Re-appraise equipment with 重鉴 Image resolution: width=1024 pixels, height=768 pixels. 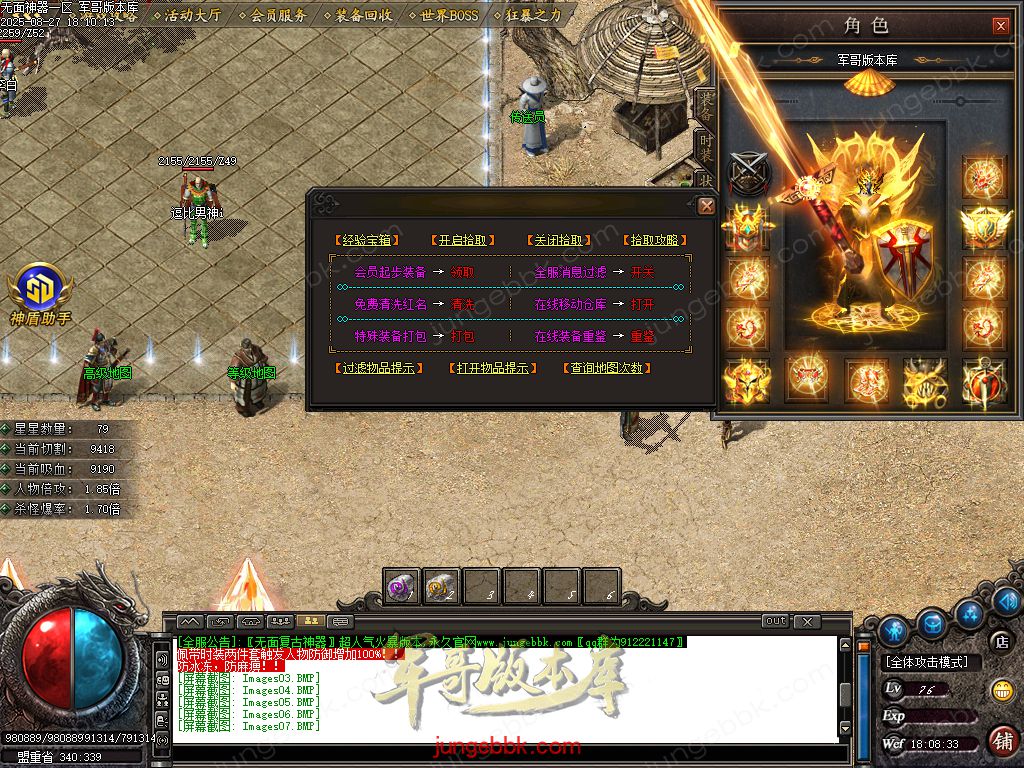tap(643, 337)
